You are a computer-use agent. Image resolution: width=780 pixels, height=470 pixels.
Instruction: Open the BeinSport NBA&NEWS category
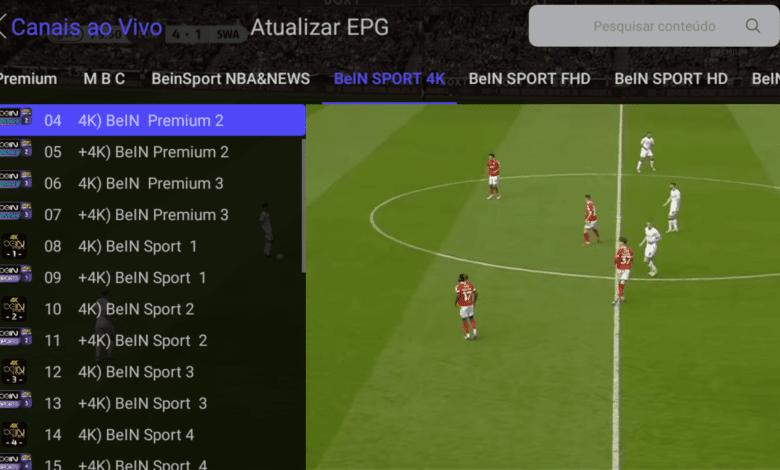pyautogui.click(x=232, y=78)
